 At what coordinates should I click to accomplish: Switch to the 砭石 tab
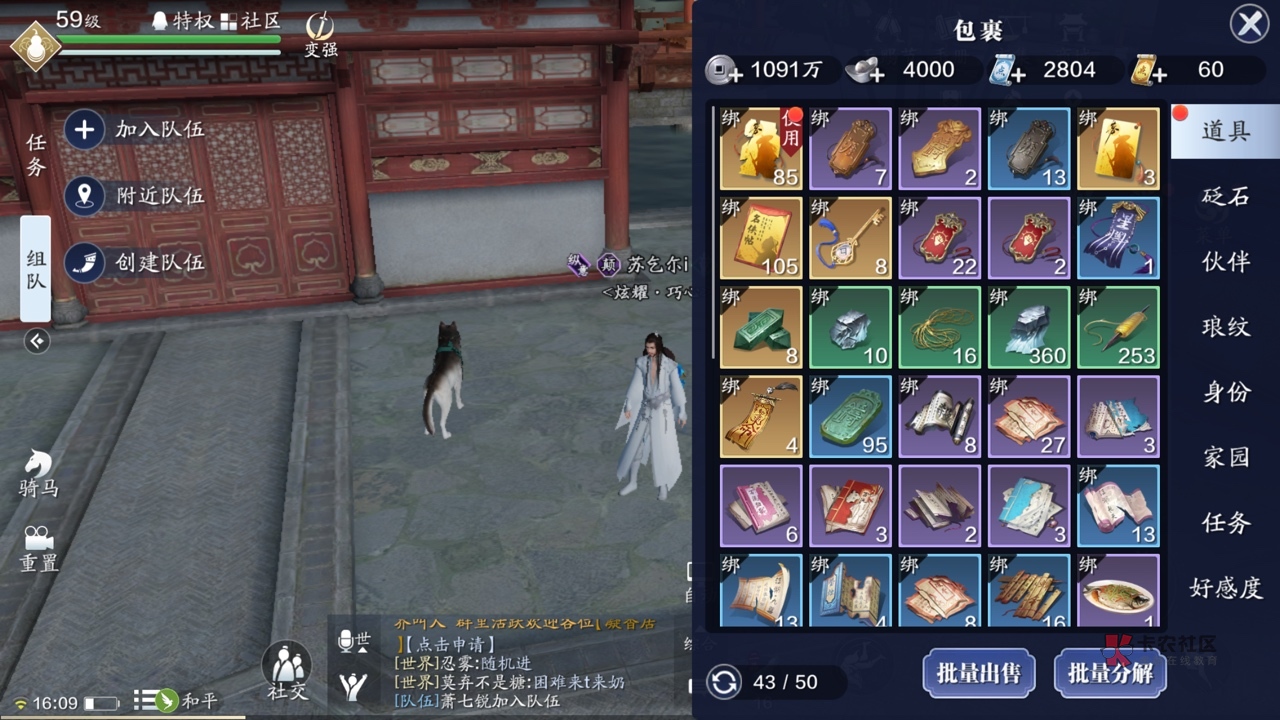click(1225, 196)
